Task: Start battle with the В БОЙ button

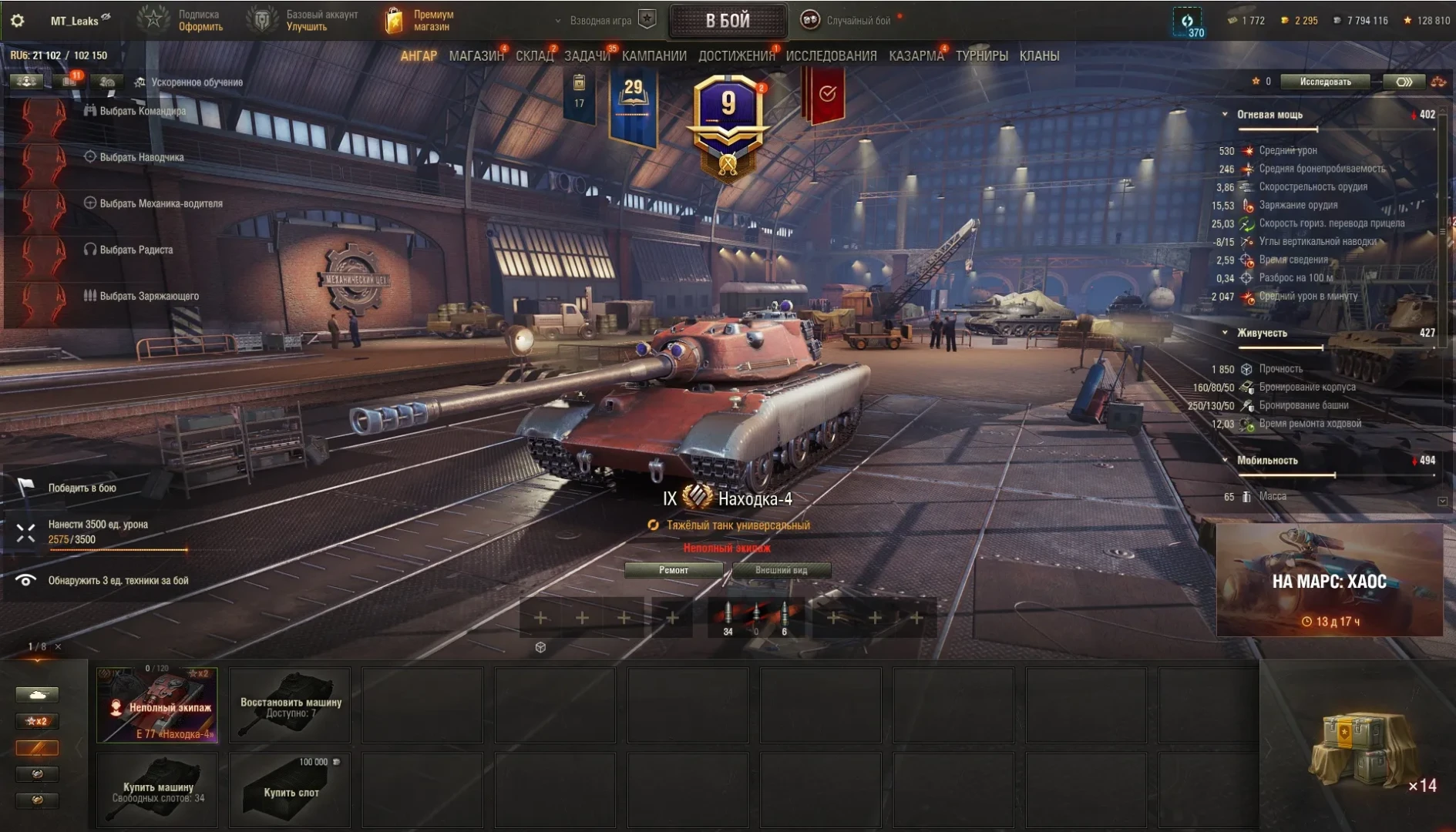Action: (x=728, y=21)
